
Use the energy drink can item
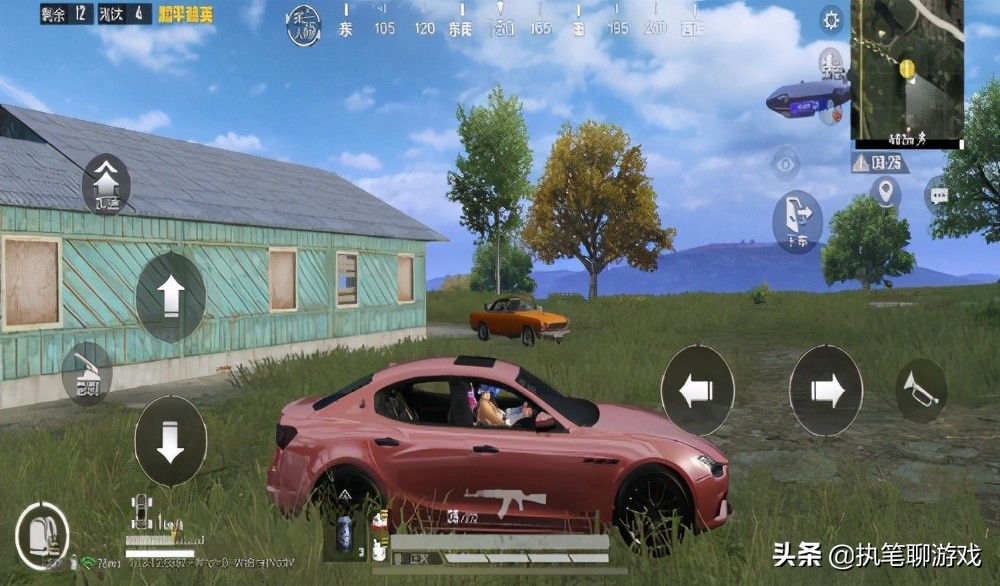click(345, 531)
